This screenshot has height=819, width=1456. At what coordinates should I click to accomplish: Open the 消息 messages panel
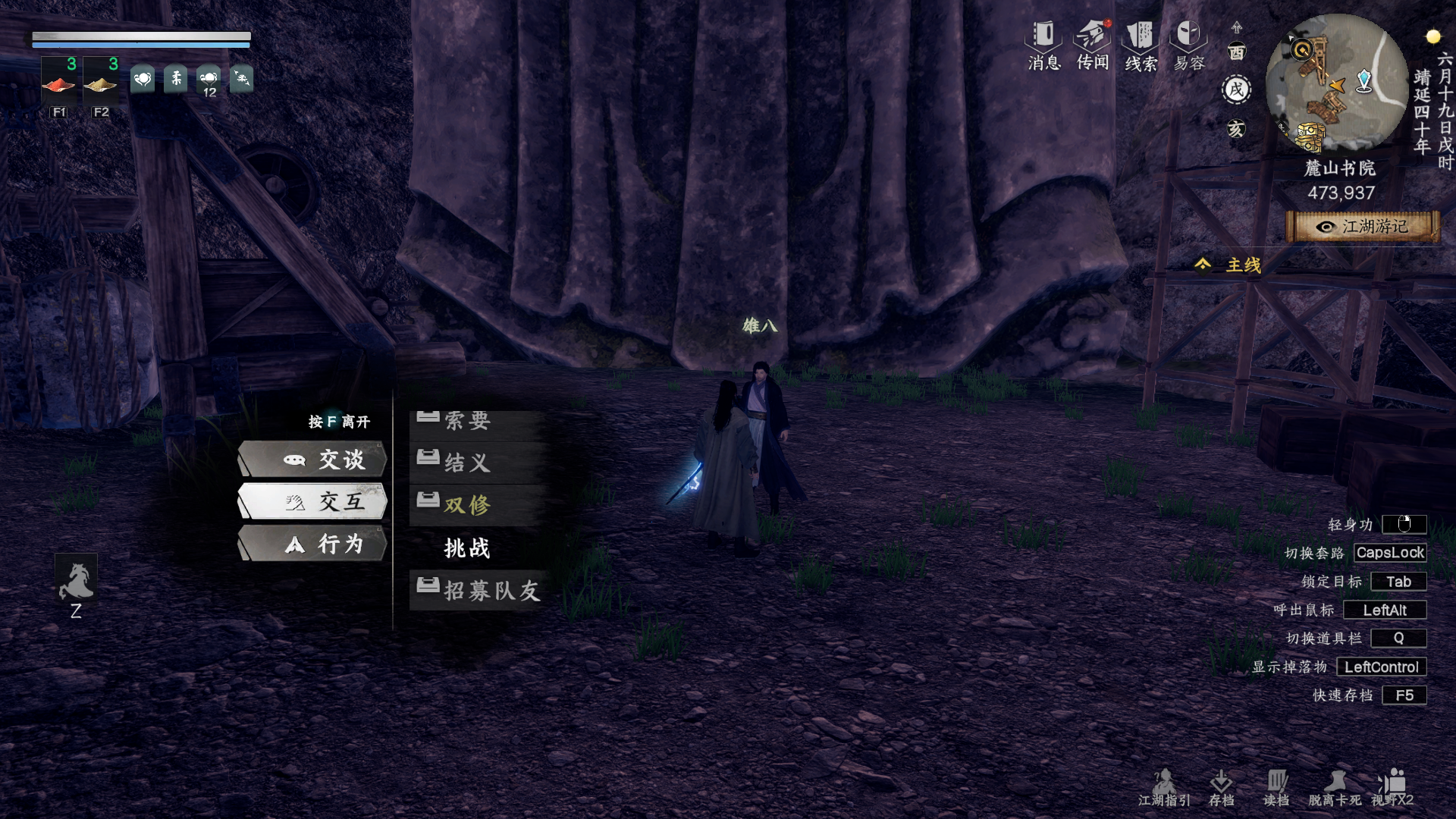1043,45
